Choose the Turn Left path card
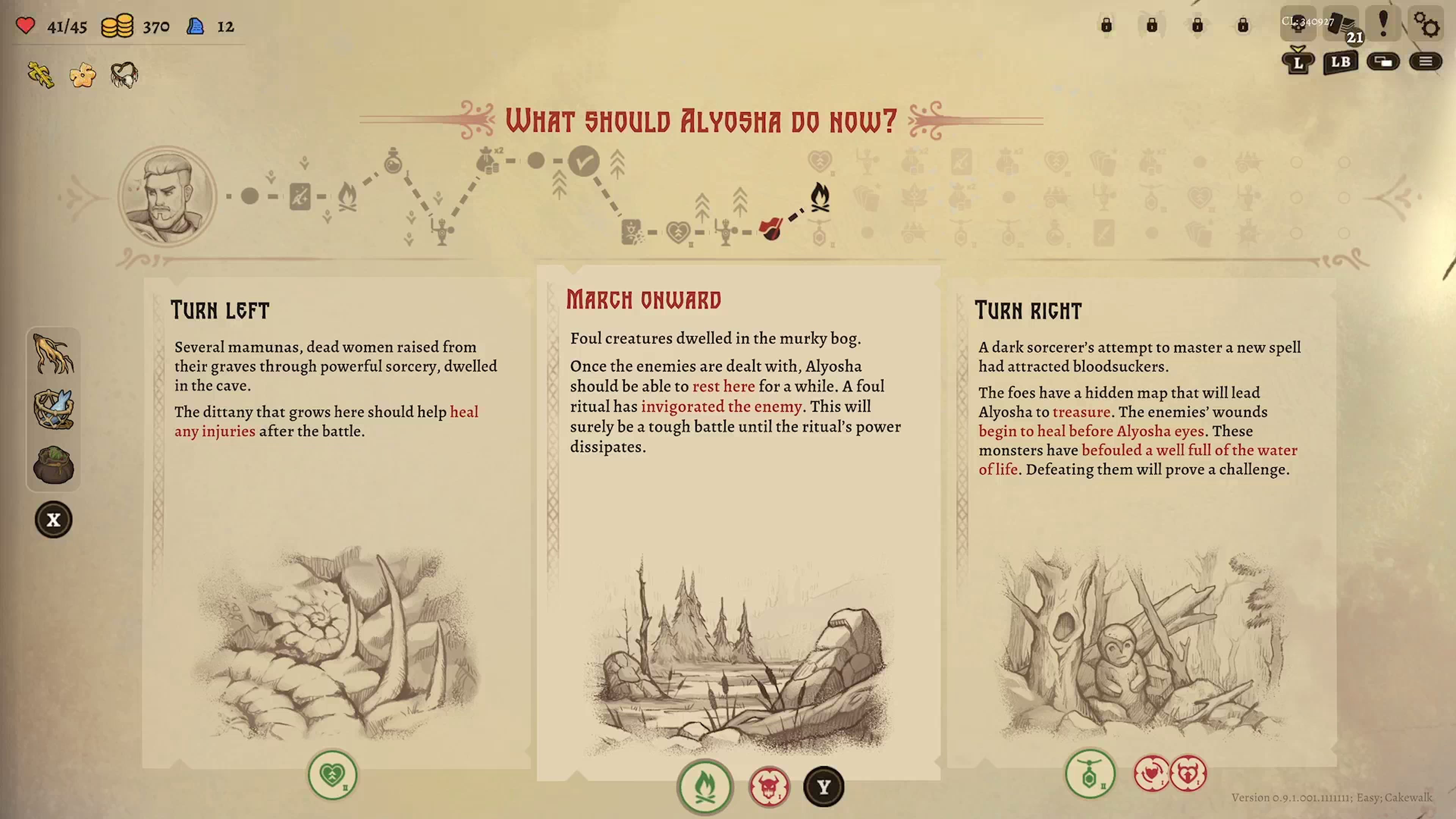This screenshot has width=1456, height=819. [336, 520]
